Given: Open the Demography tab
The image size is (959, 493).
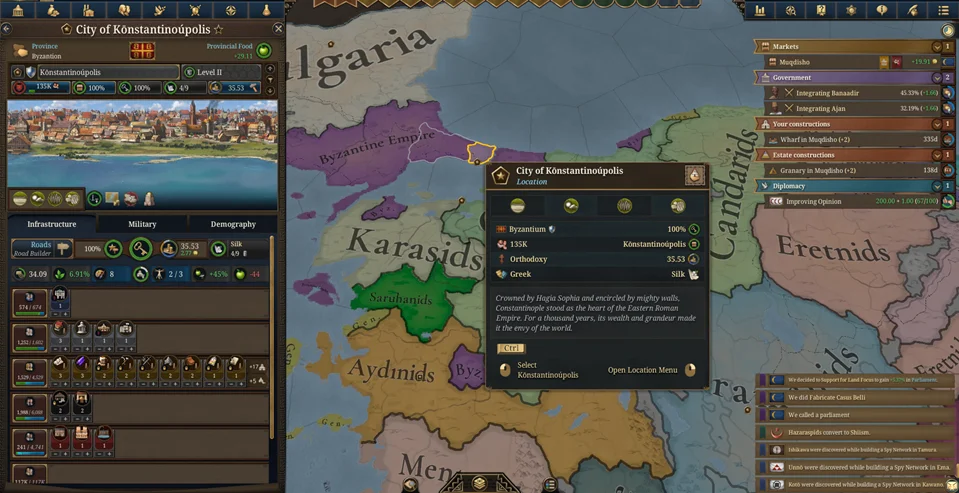Looking at the screenshot, I should 233,224.
